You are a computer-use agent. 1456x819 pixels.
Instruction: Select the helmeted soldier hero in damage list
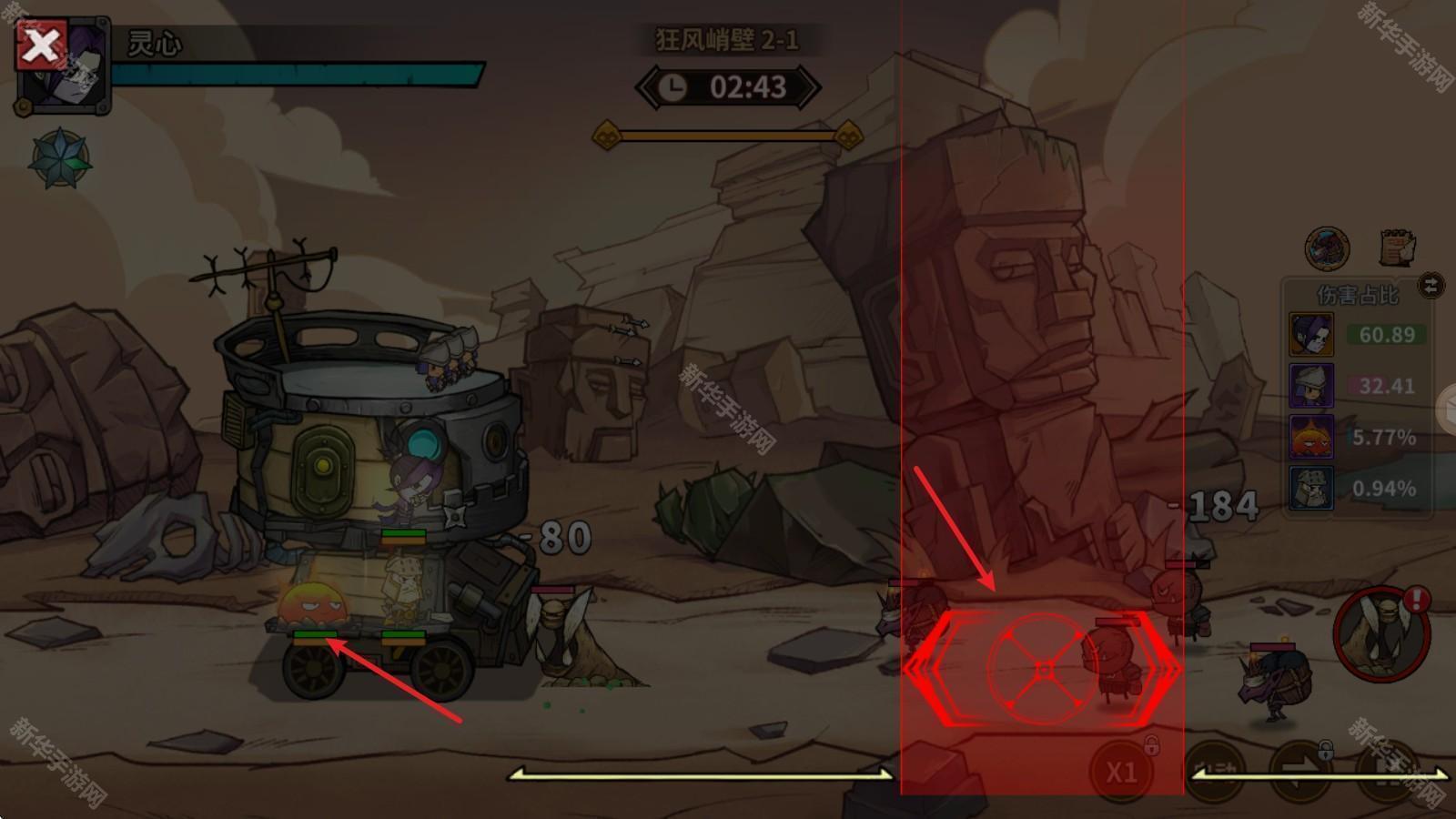click(x=1311, y=489)
